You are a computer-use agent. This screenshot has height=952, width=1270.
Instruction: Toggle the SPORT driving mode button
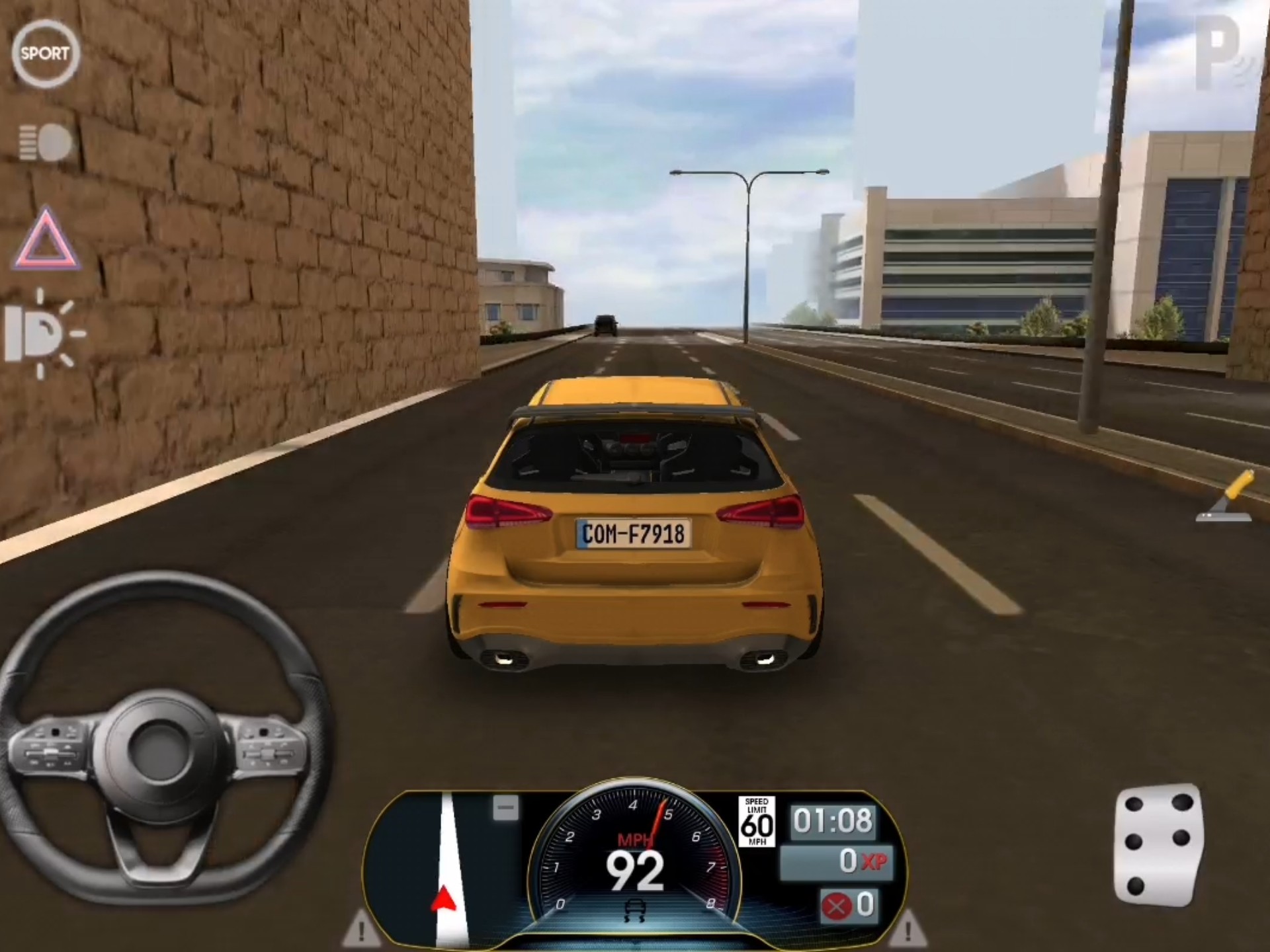pos(45,54)
